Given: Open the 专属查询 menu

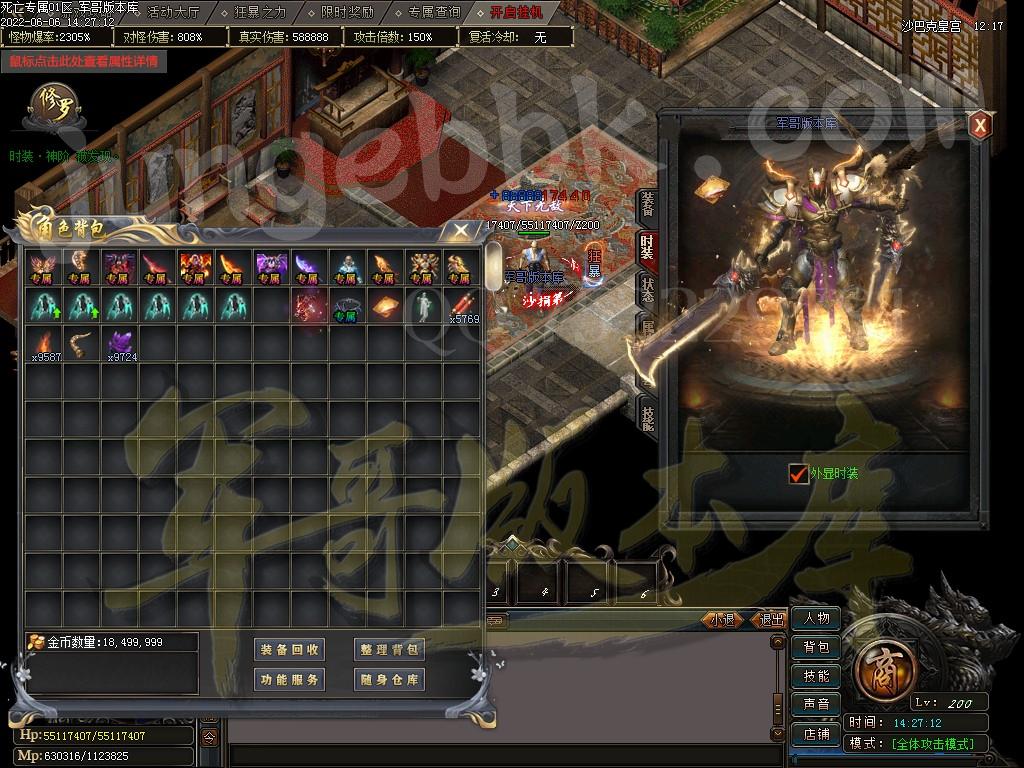Looking at the screenshot, I should coord(434,13).
